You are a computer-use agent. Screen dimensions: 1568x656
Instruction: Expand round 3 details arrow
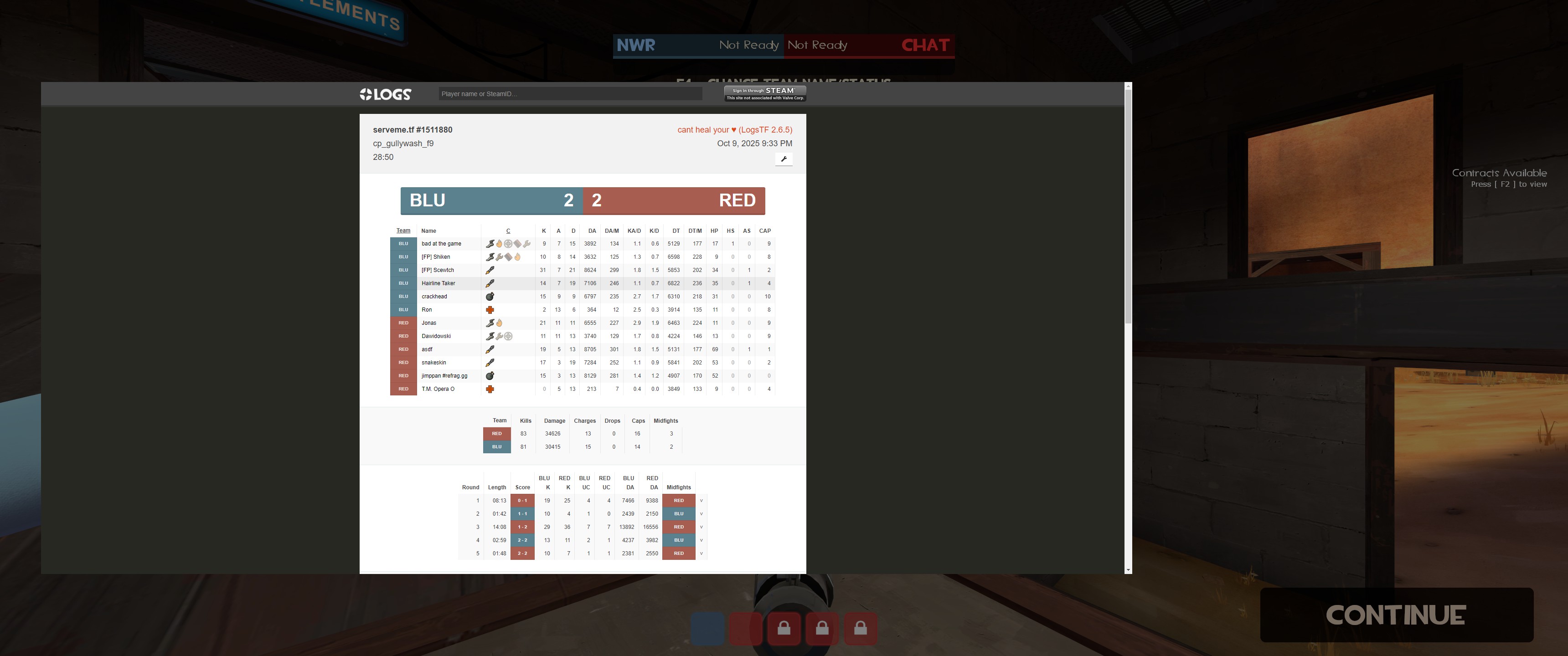[701, 527]
